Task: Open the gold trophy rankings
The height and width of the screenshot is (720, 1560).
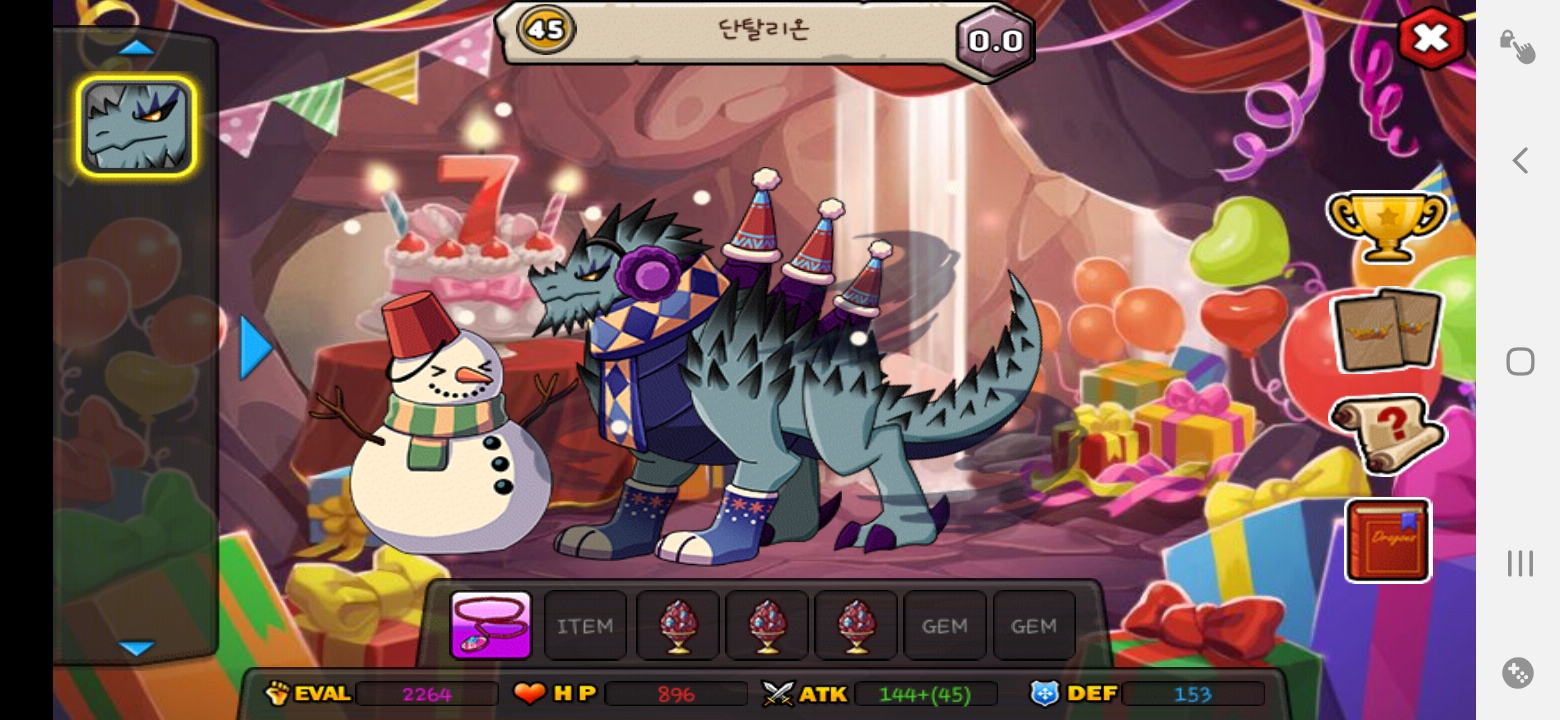Action: 1387,225
